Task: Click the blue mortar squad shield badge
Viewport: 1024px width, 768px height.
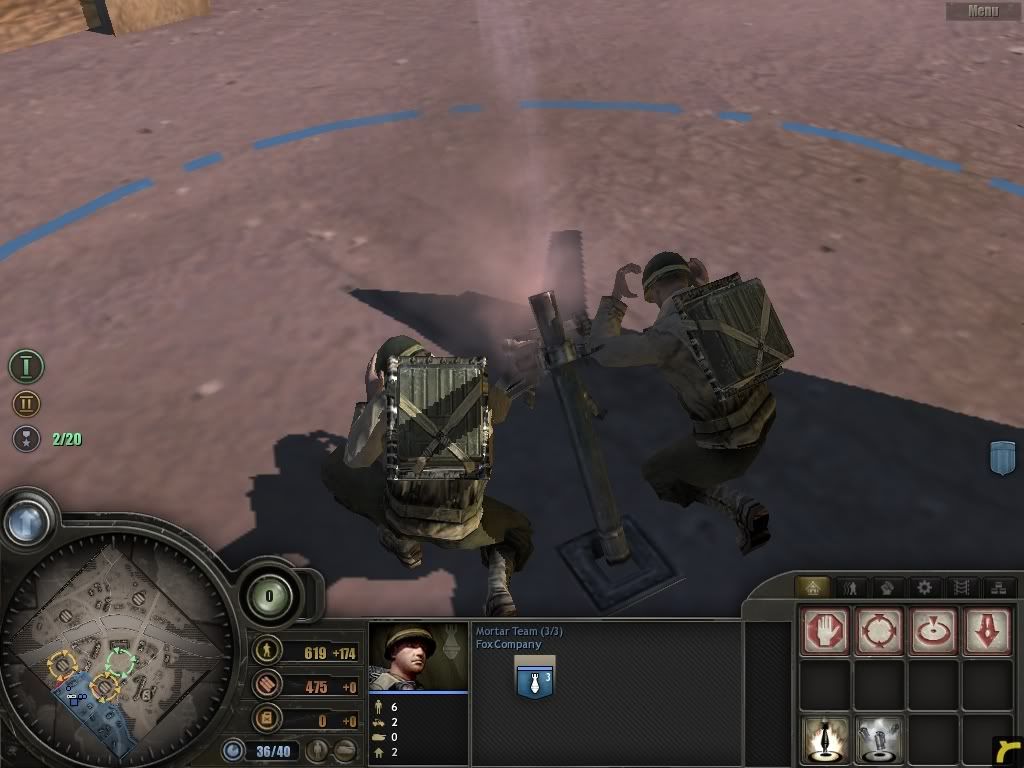Action: pos(534,677)
